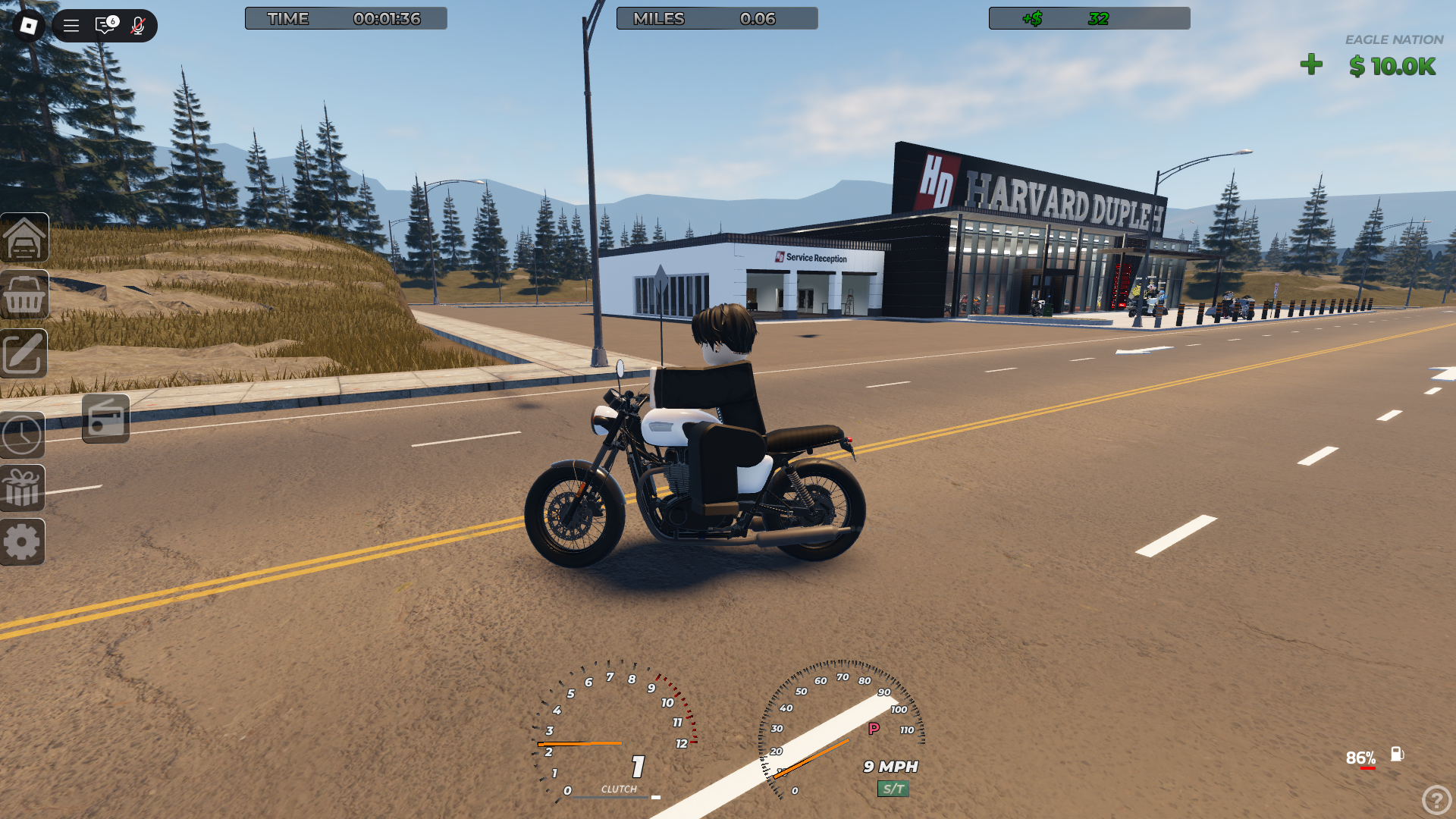The image size is (1456, 819).
Task: Open the gift box rewards
Action: click(x=23, y=488)
